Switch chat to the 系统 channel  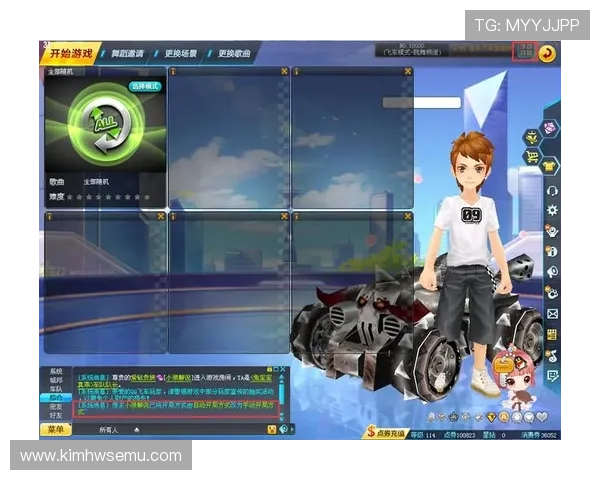tap(56, 371)
